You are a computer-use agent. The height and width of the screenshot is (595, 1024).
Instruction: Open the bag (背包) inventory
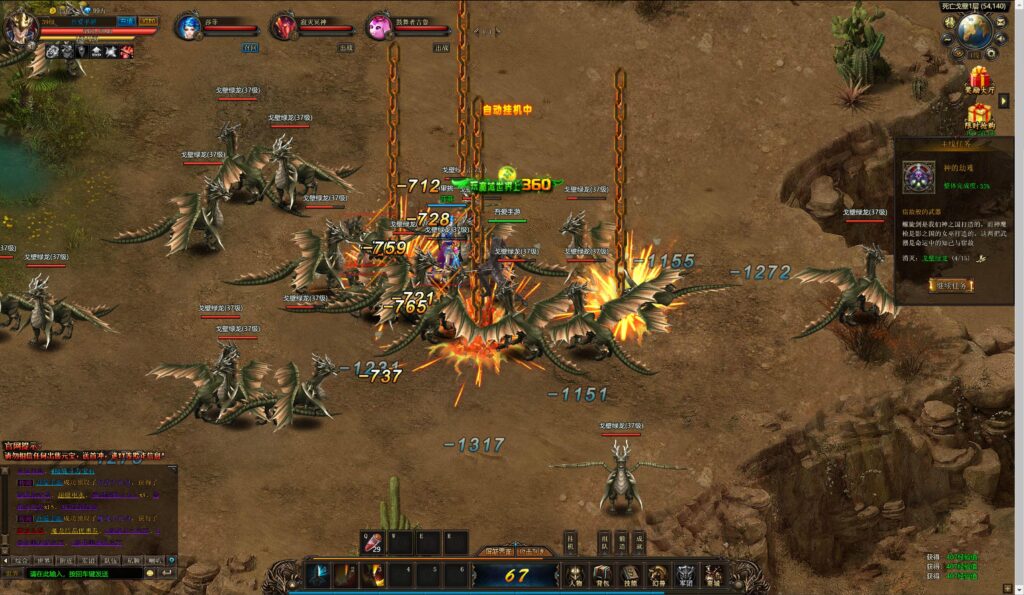point(602,576)
